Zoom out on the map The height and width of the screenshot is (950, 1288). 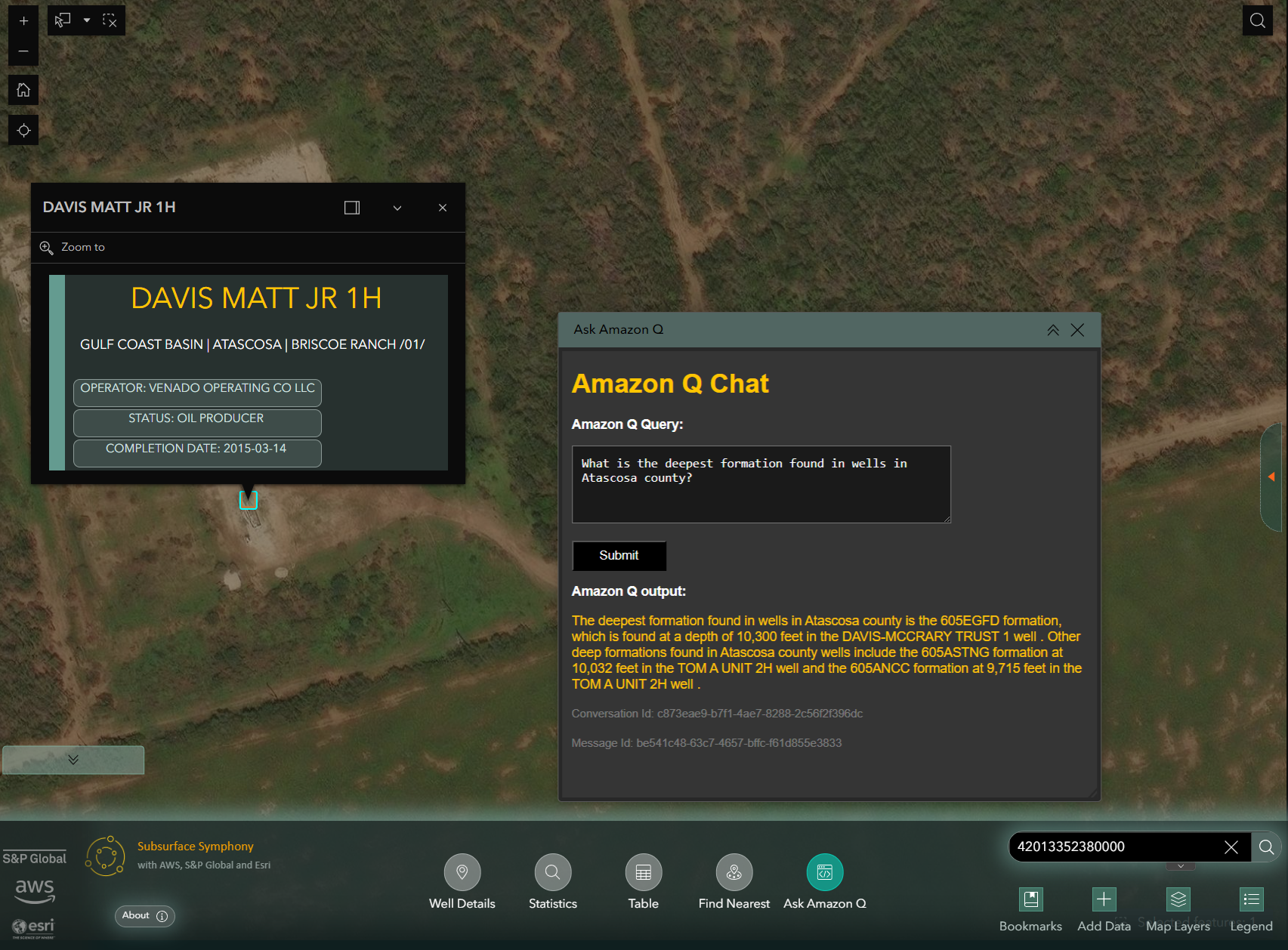23,51
